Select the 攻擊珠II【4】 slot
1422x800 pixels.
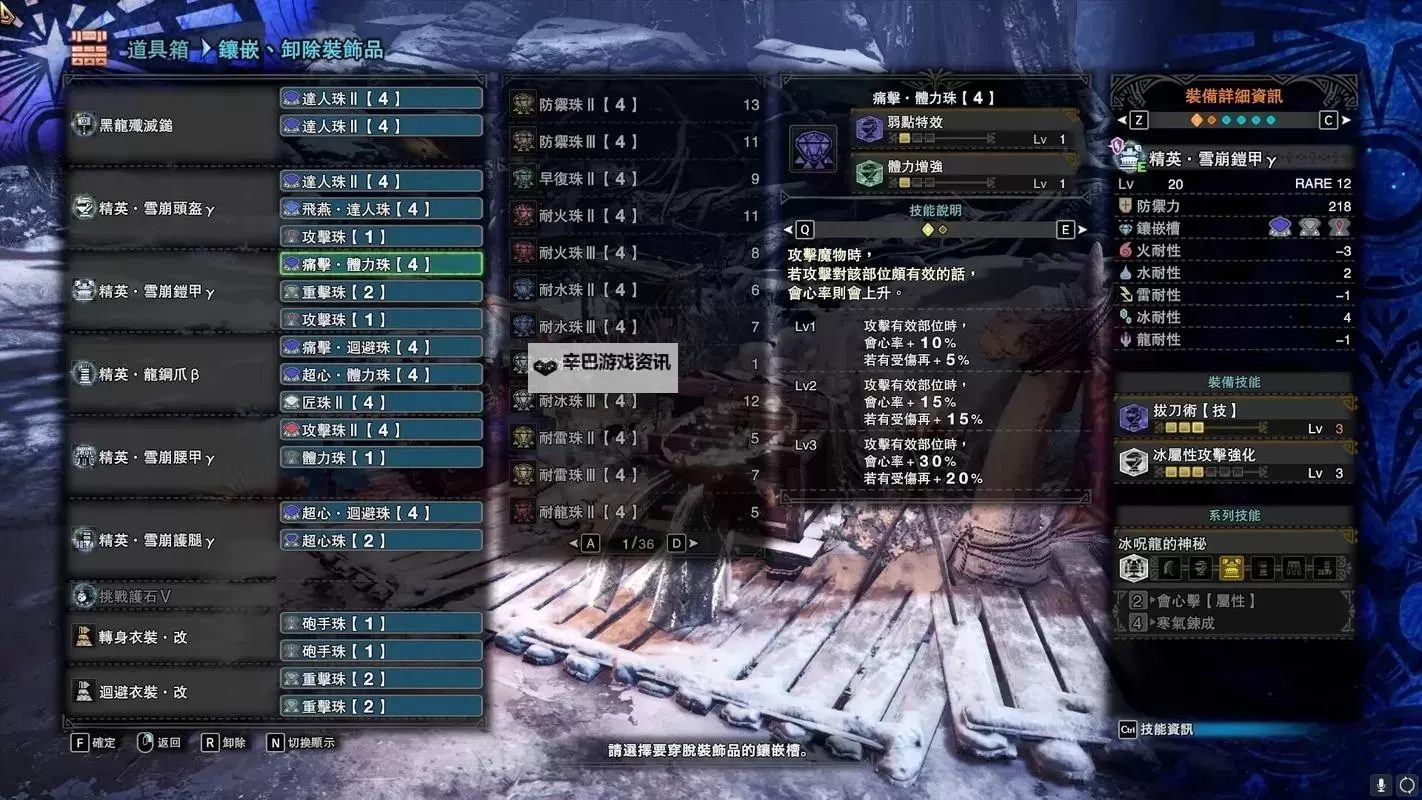coord(380,430)
